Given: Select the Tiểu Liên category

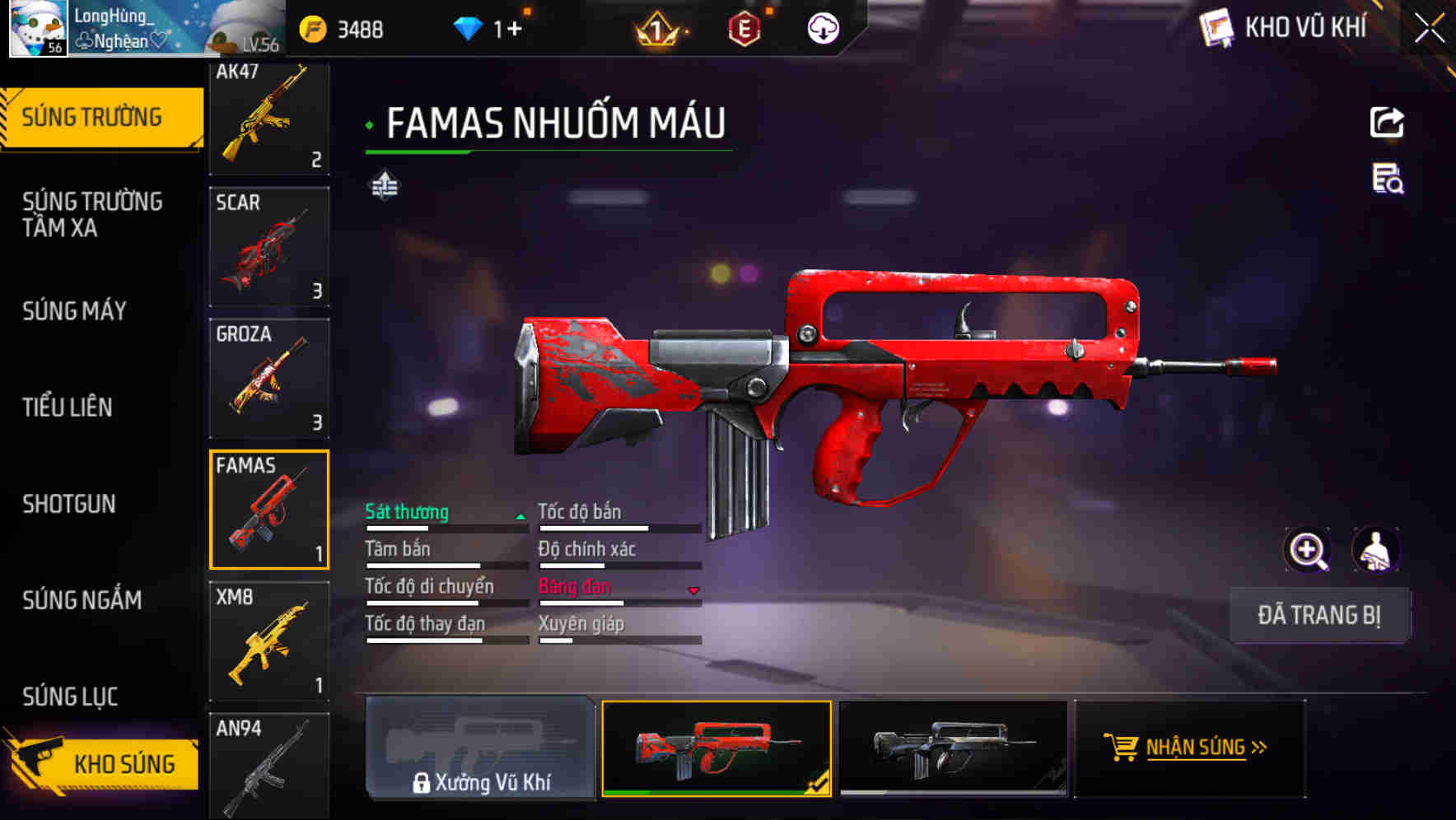Looking at the screenshot, I should (x=68, y=408).
